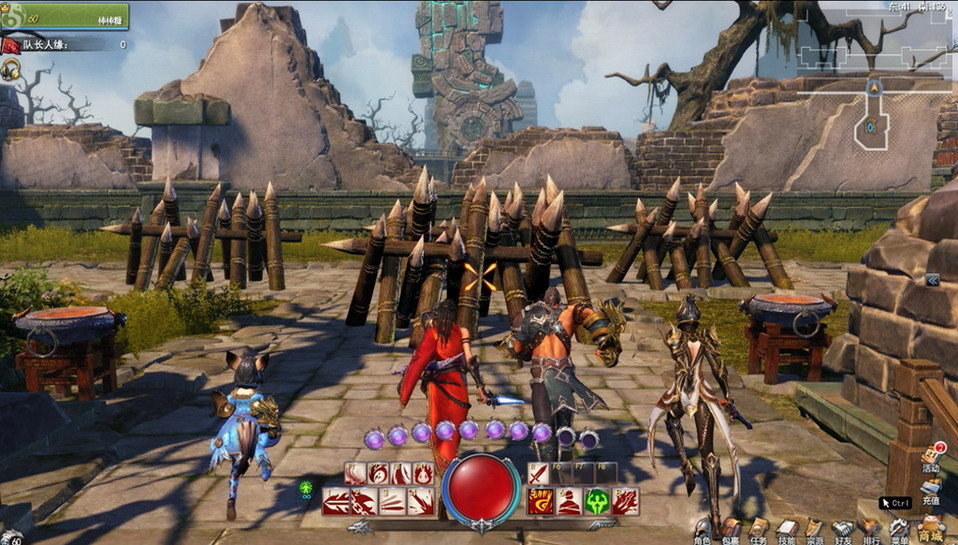Click the headset voice icon

12,70
